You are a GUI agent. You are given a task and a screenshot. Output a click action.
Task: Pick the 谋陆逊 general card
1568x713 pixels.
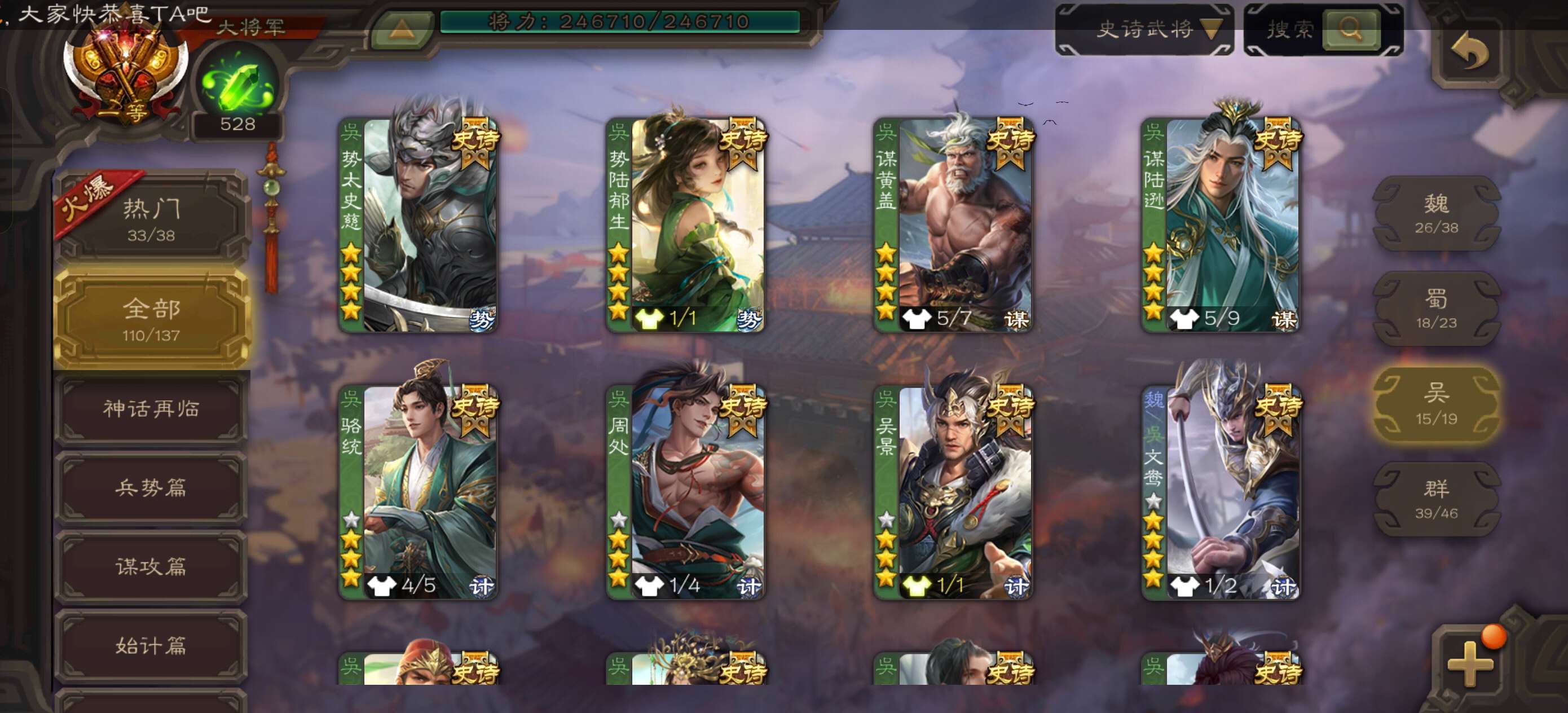1221,225
